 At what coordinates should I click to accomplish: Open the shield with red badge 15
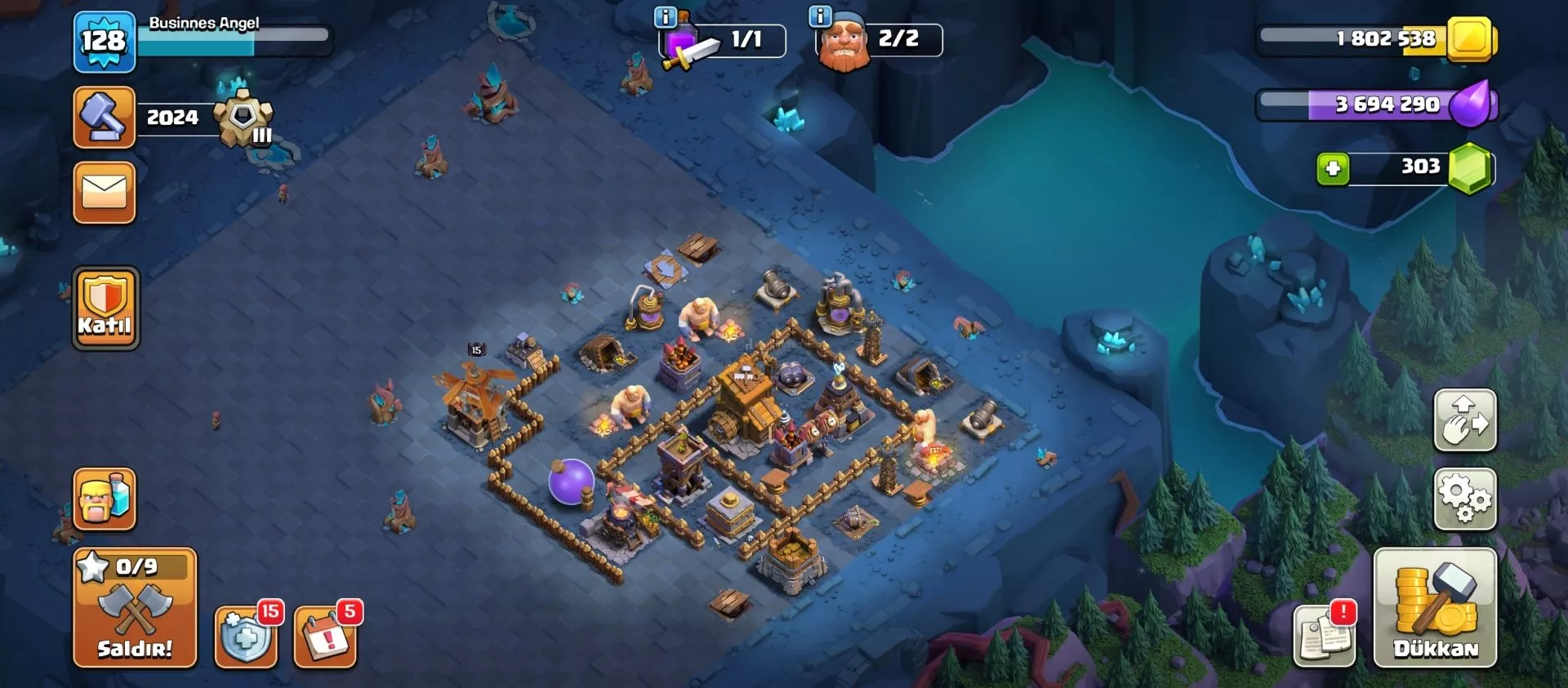[245, 637]
